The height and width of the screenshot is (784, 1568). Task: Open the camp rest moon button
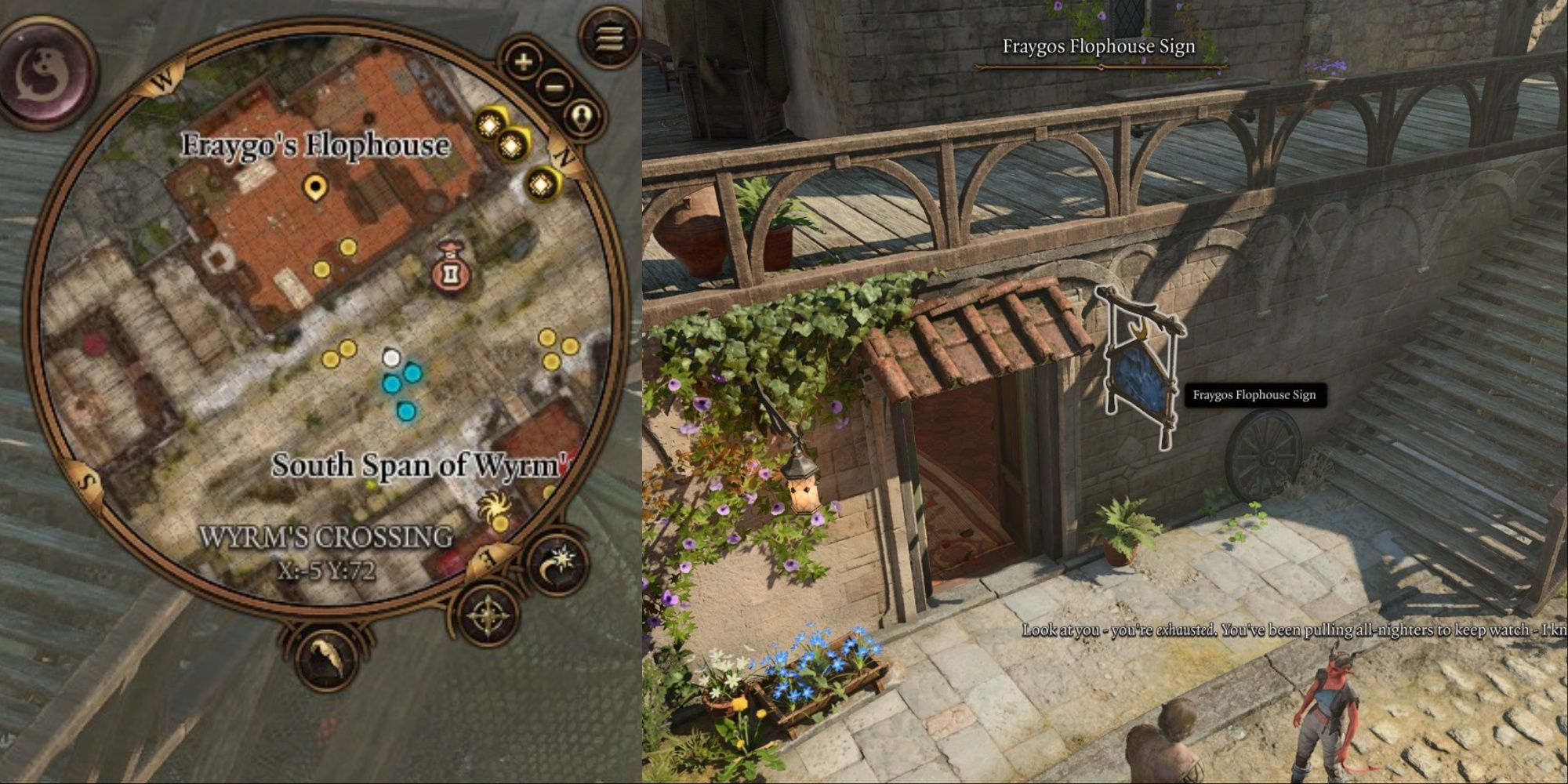click(x=557, y=562)
